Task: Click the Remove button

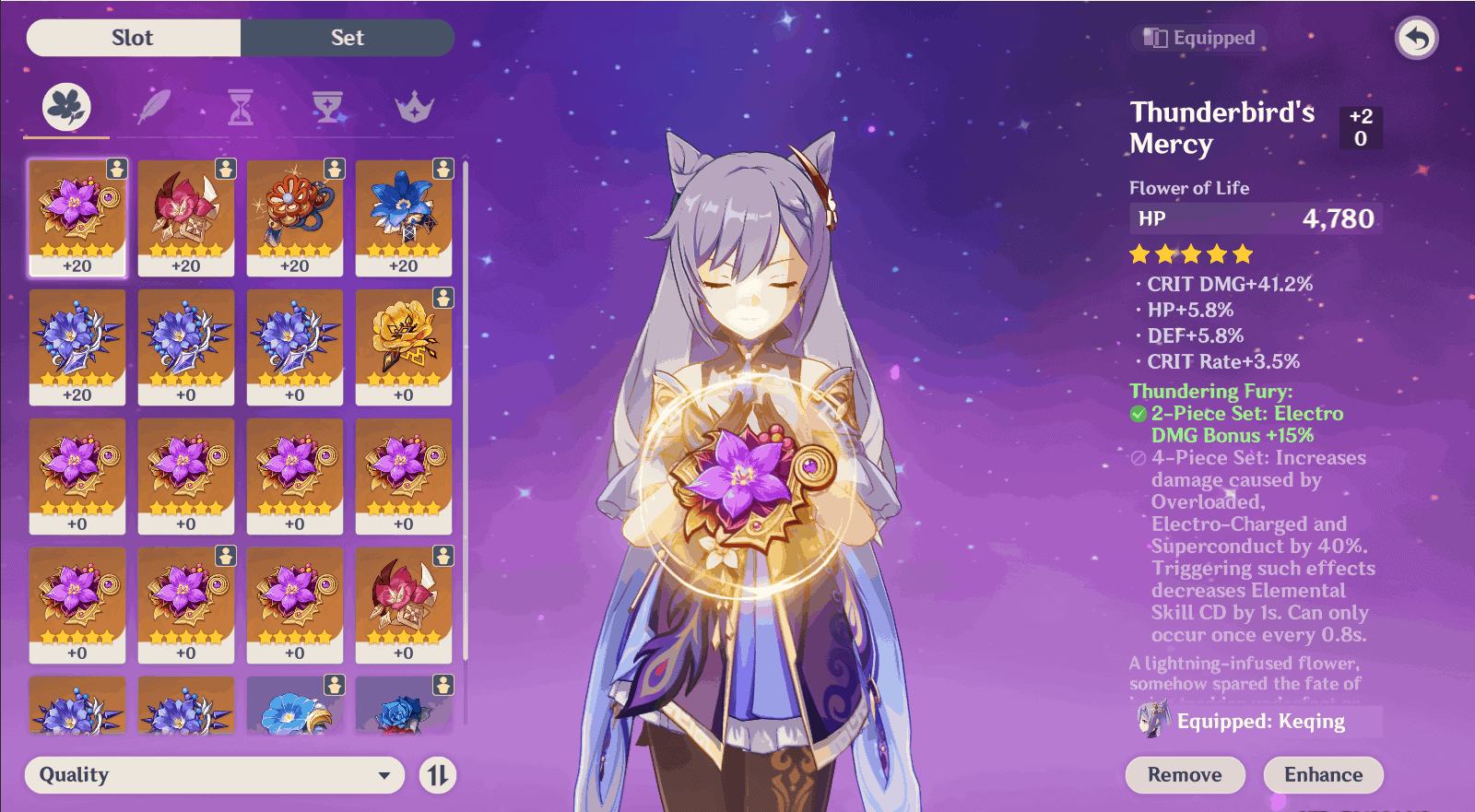Action: coord(1185,774)
